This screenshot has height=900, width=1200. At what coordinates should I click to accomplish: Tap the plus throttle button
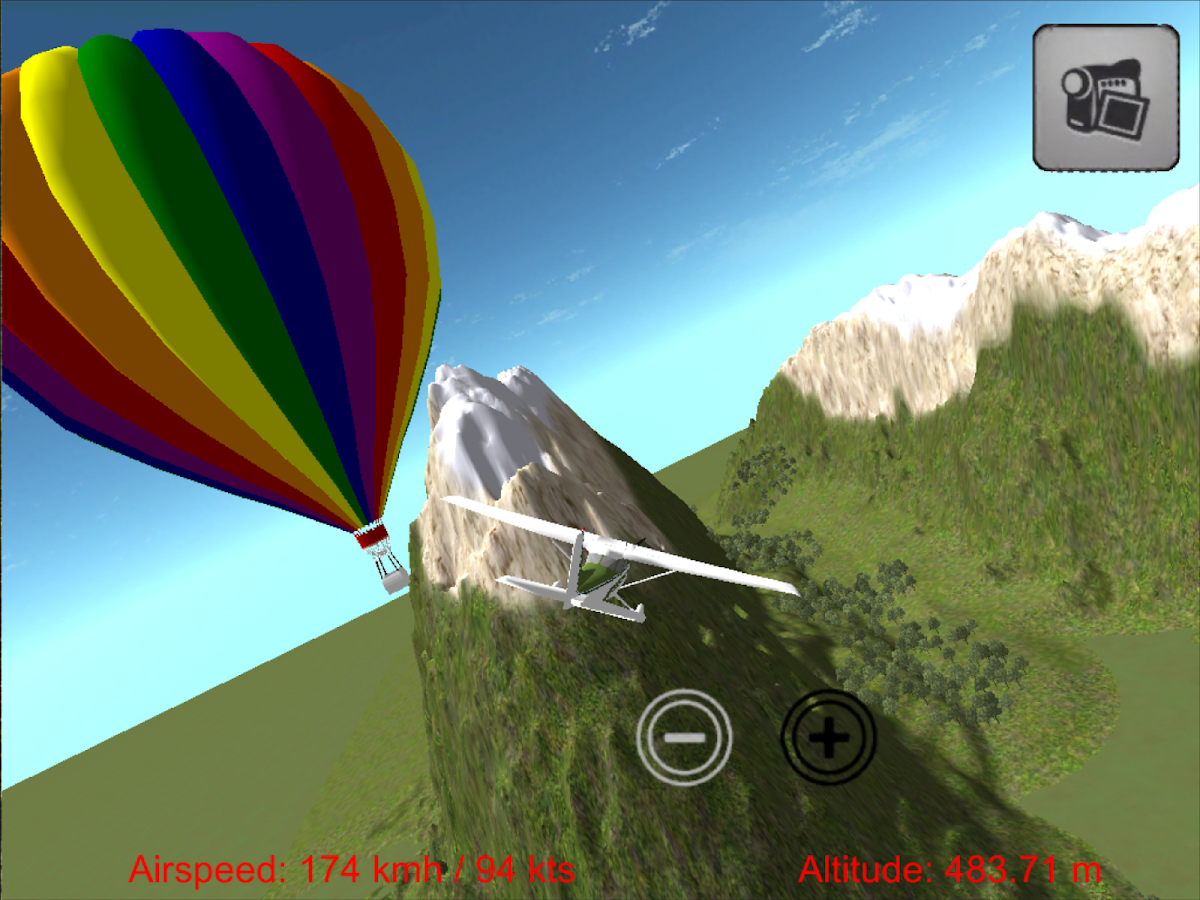pos(828,738)
